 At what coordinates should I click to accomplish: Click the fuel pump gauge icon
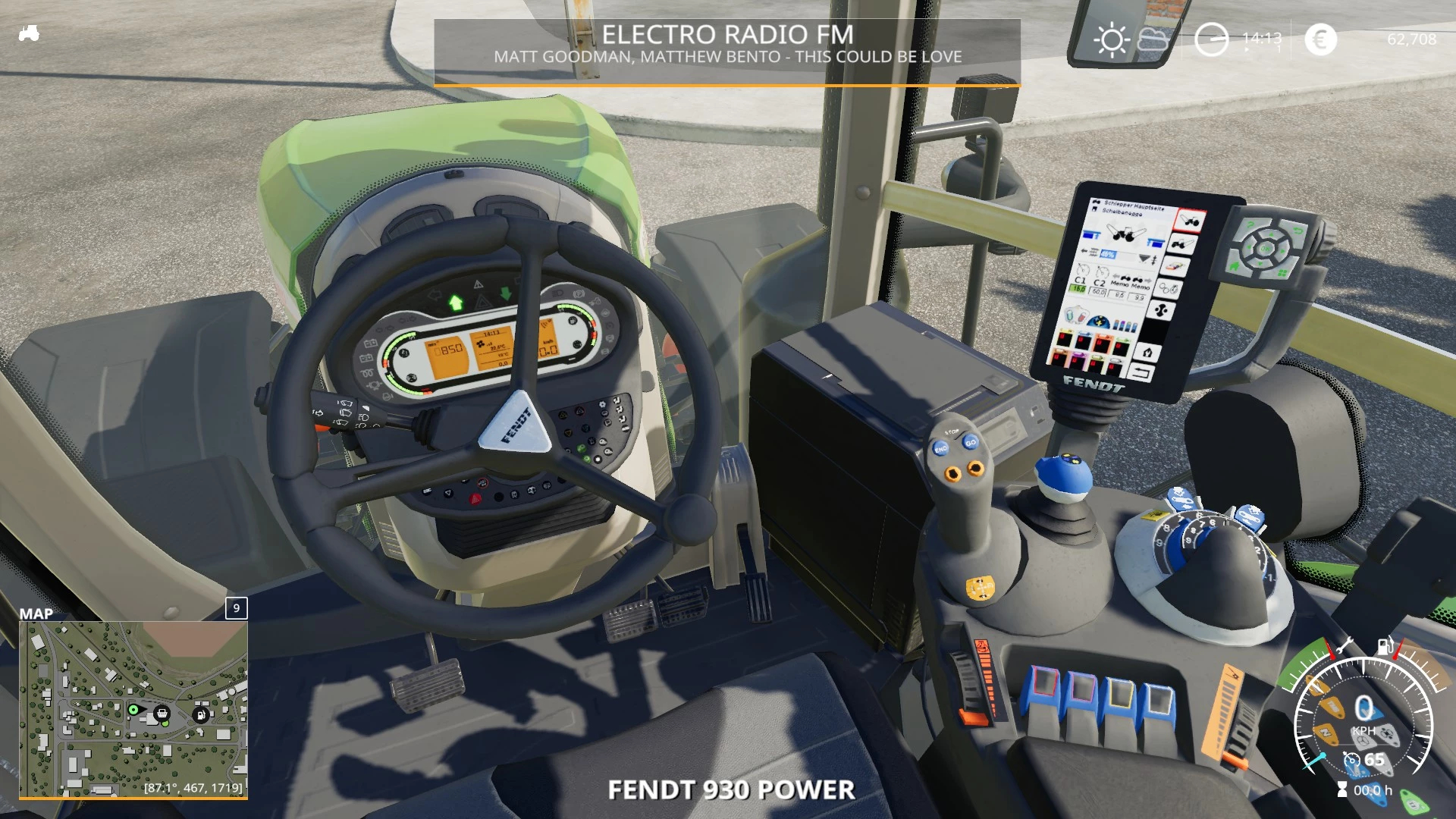(1385, 646)
